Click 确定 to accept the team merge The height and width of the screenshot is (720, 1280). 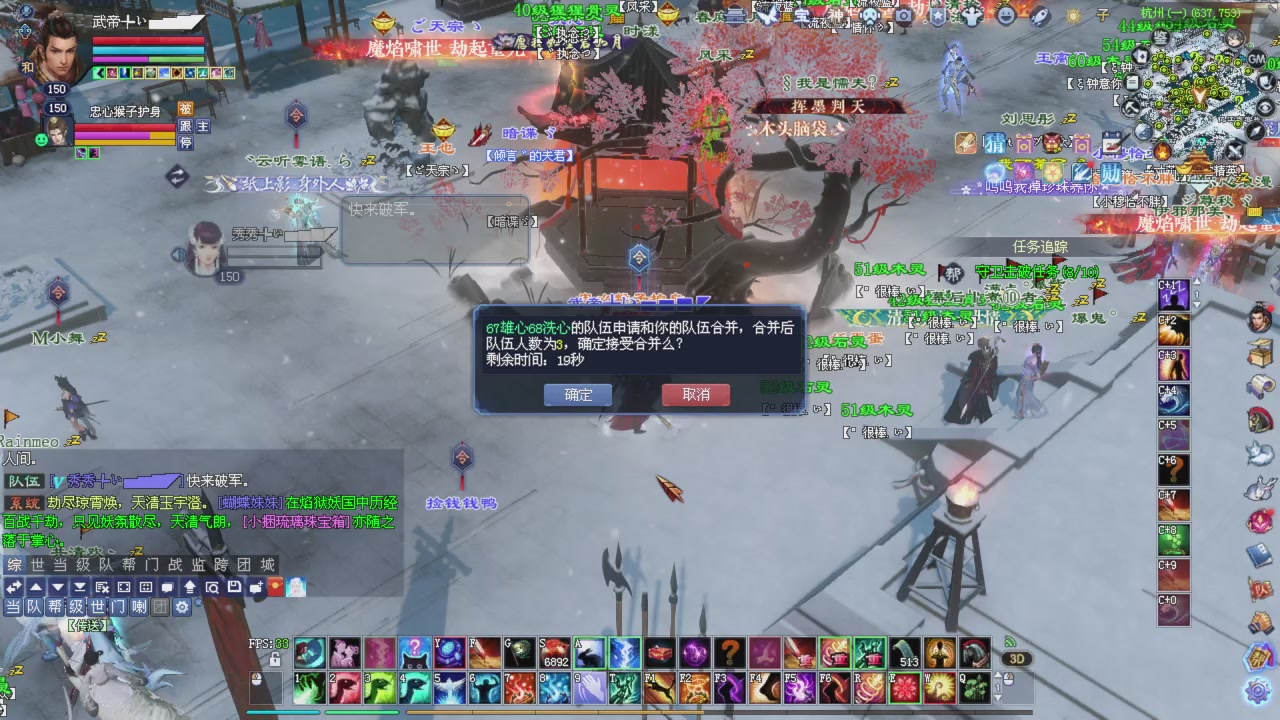click(578, 395)
